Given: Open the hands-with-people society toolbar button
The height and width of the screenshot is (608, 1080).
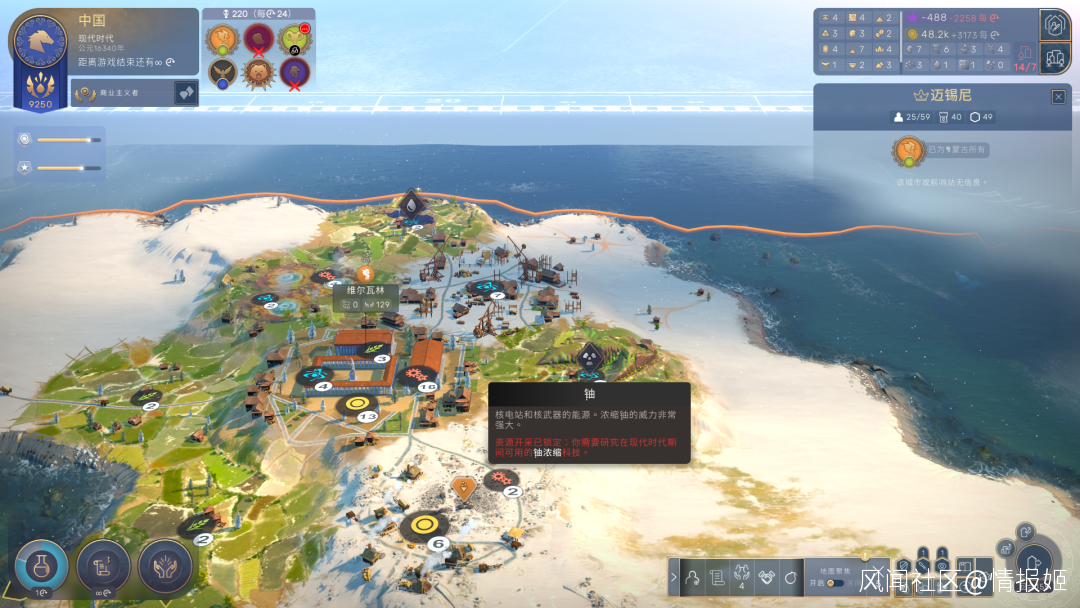Looking at the screenshot, I should pos(740,577).
